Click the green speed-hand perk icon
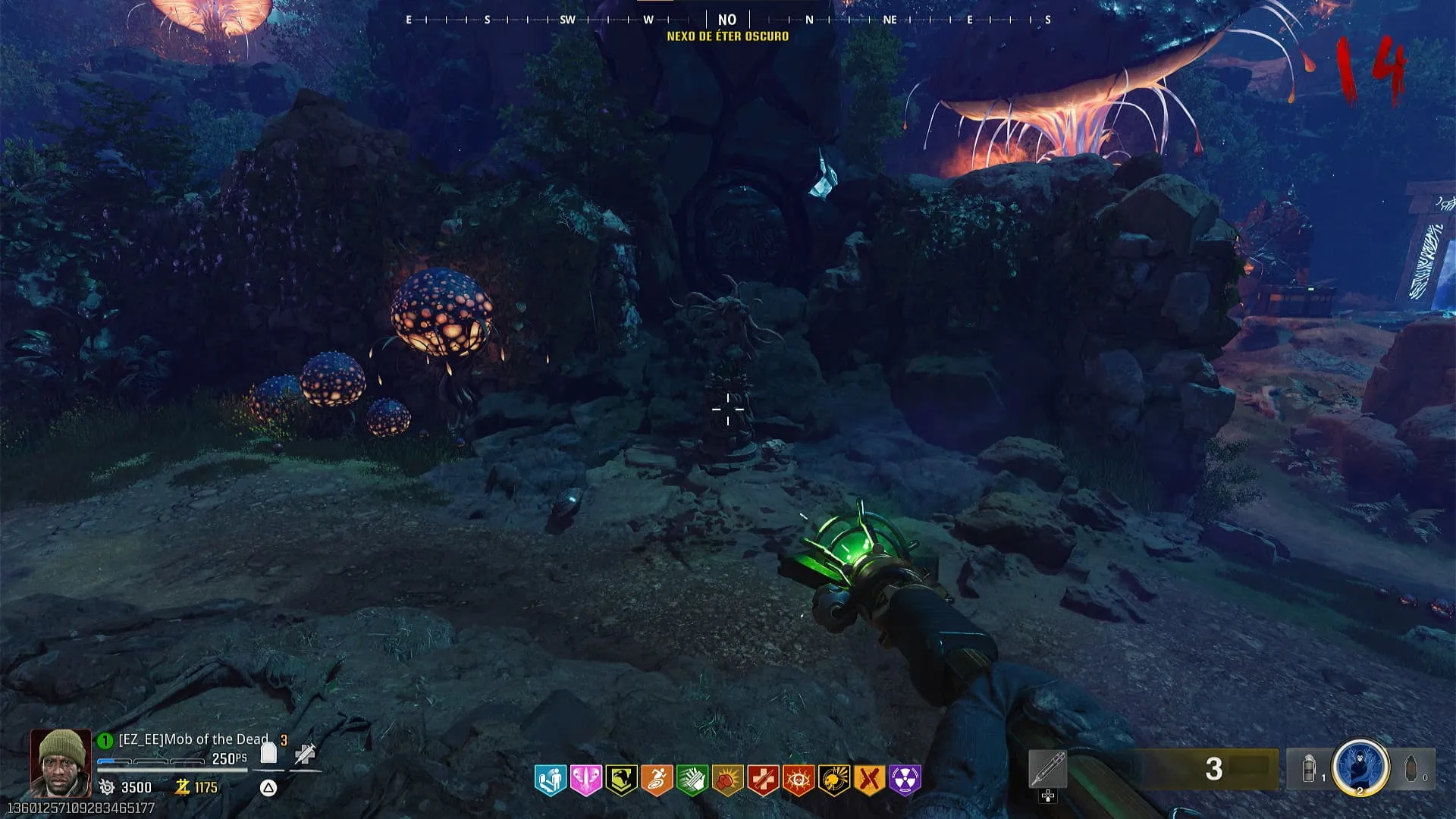The image size is (1456, 819). [692, 780]
